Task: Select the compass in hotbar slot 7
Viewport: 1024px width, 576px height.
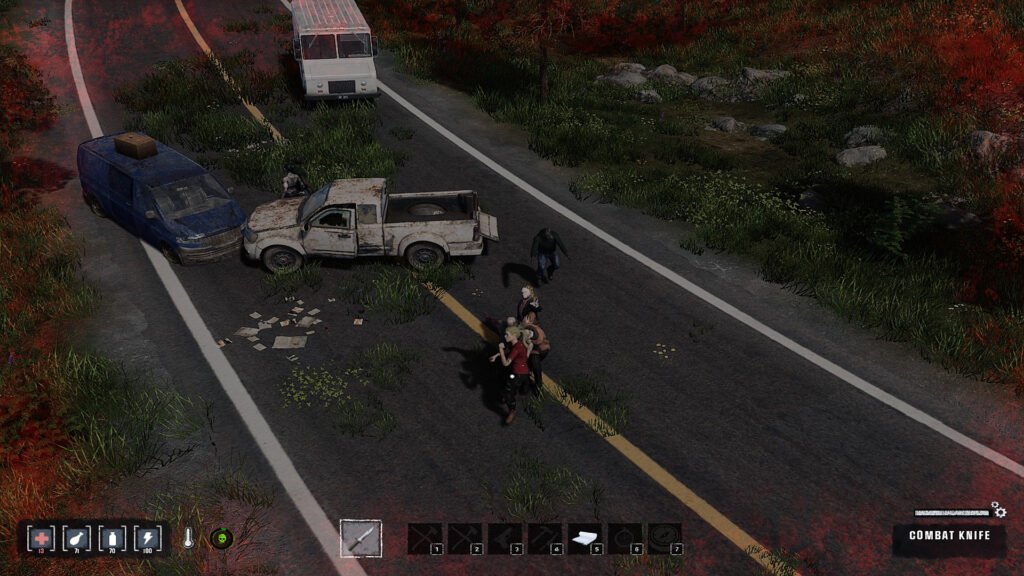Action: click(664, 538)
